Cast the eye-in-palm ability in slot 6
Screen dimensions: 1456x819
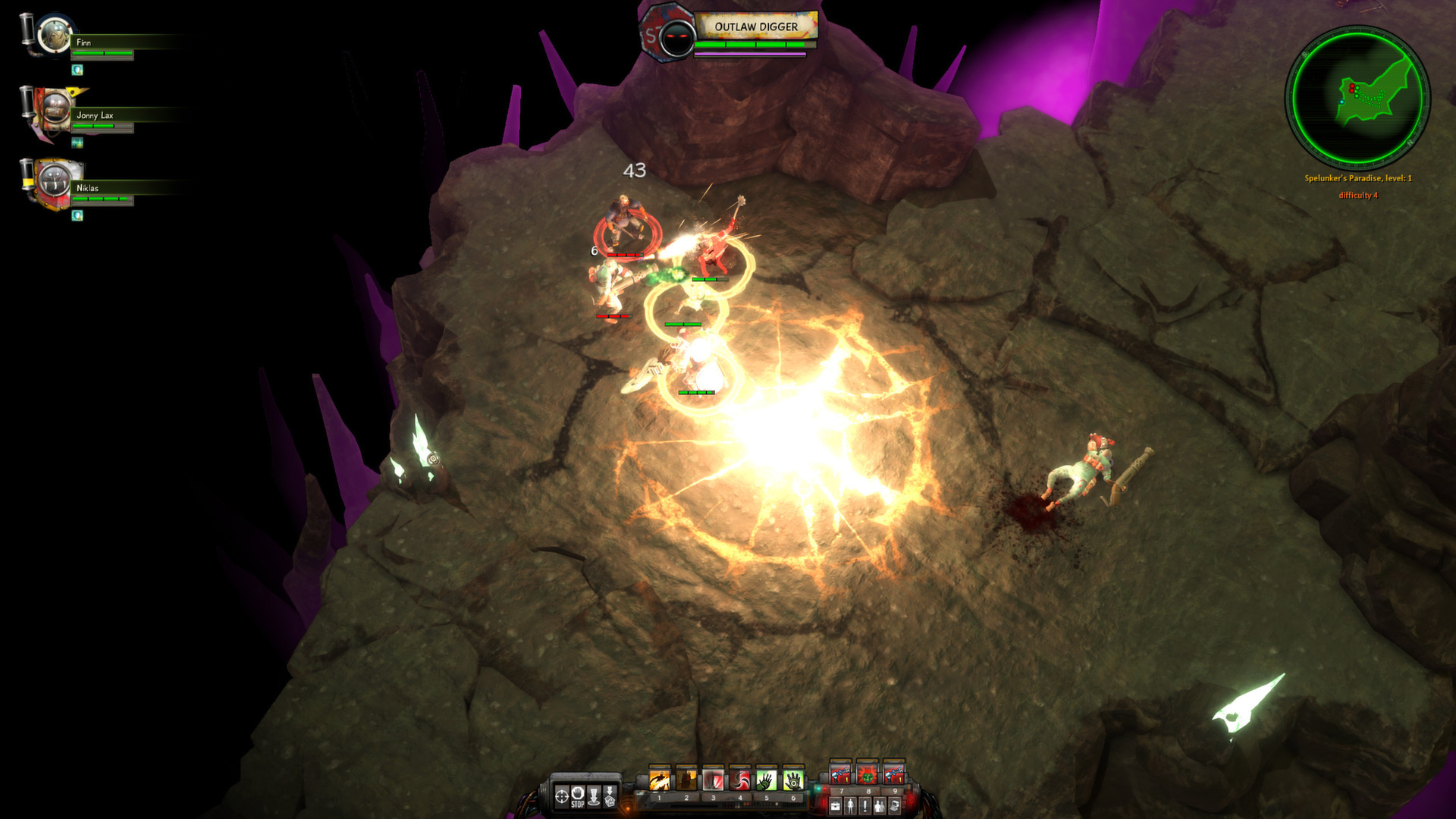(793, 780)
